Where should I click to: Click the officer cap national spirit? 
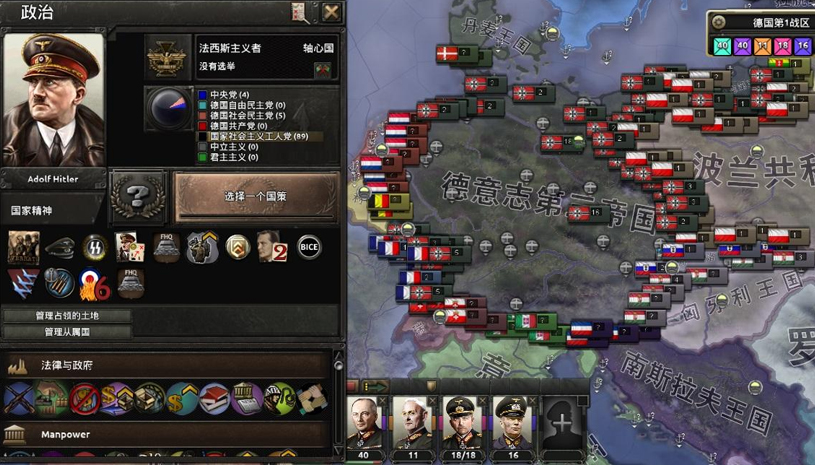click(60, 247)
